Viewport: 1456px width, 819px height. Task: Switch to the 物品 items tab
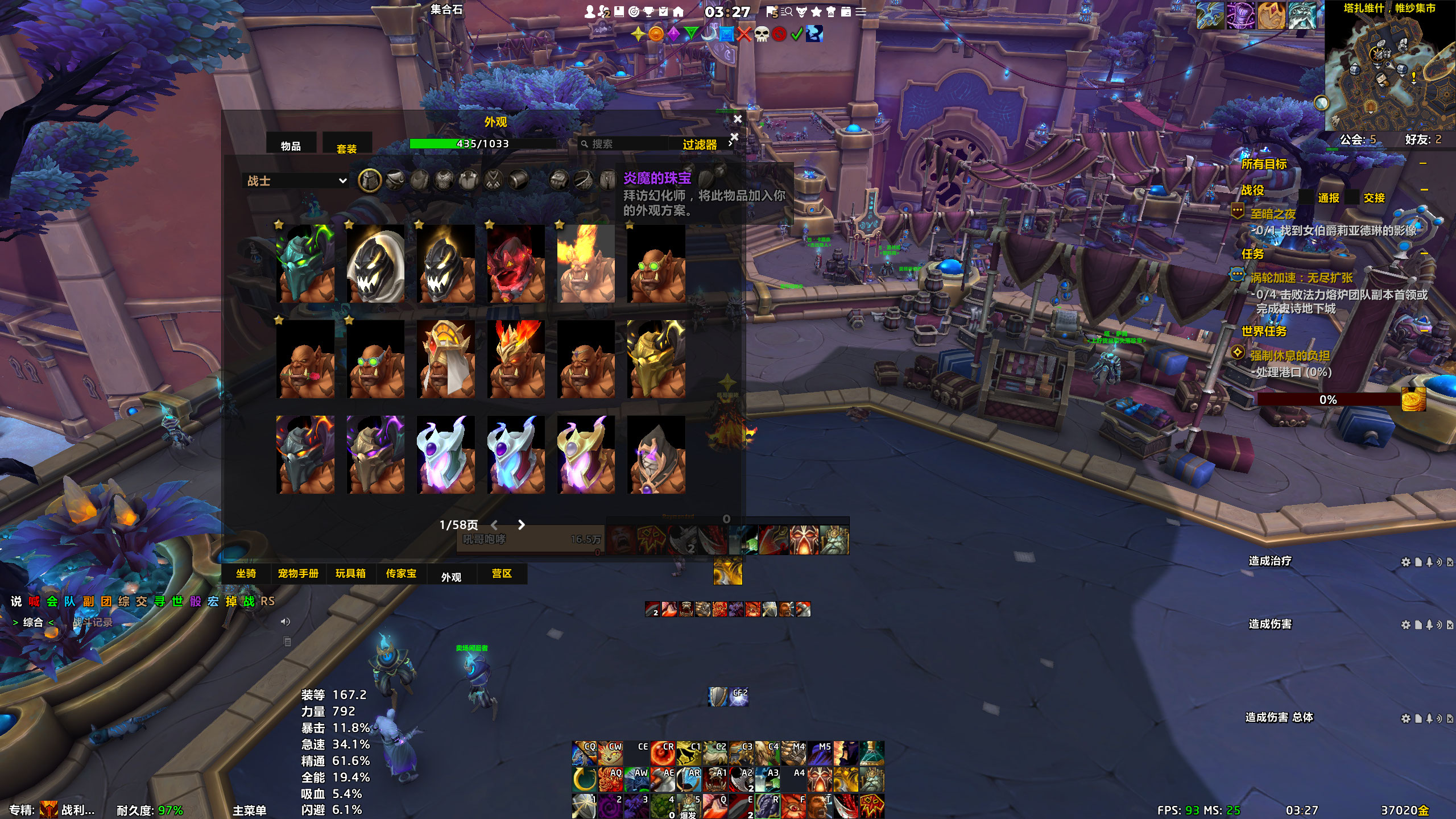click(x=291, y=146)
